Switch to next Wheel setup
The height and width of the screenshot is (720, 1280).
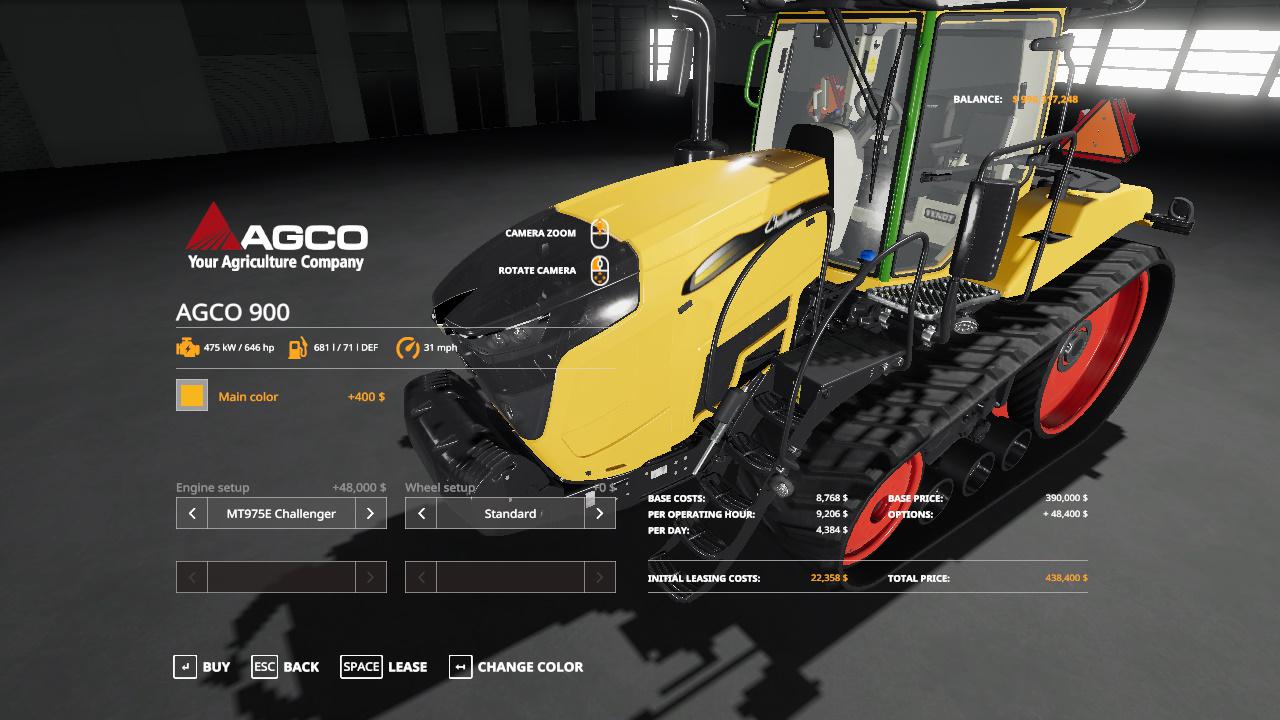(x=599, y=514)
